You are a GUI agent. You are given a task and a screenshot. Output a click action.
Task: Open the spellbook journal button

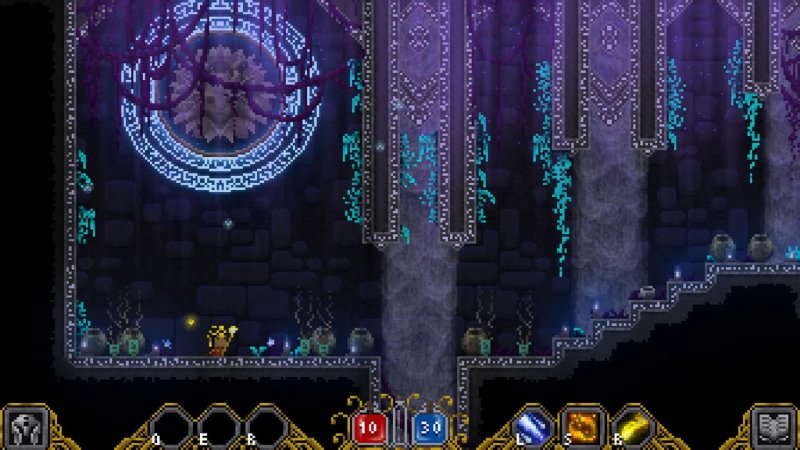click(772, 427)
